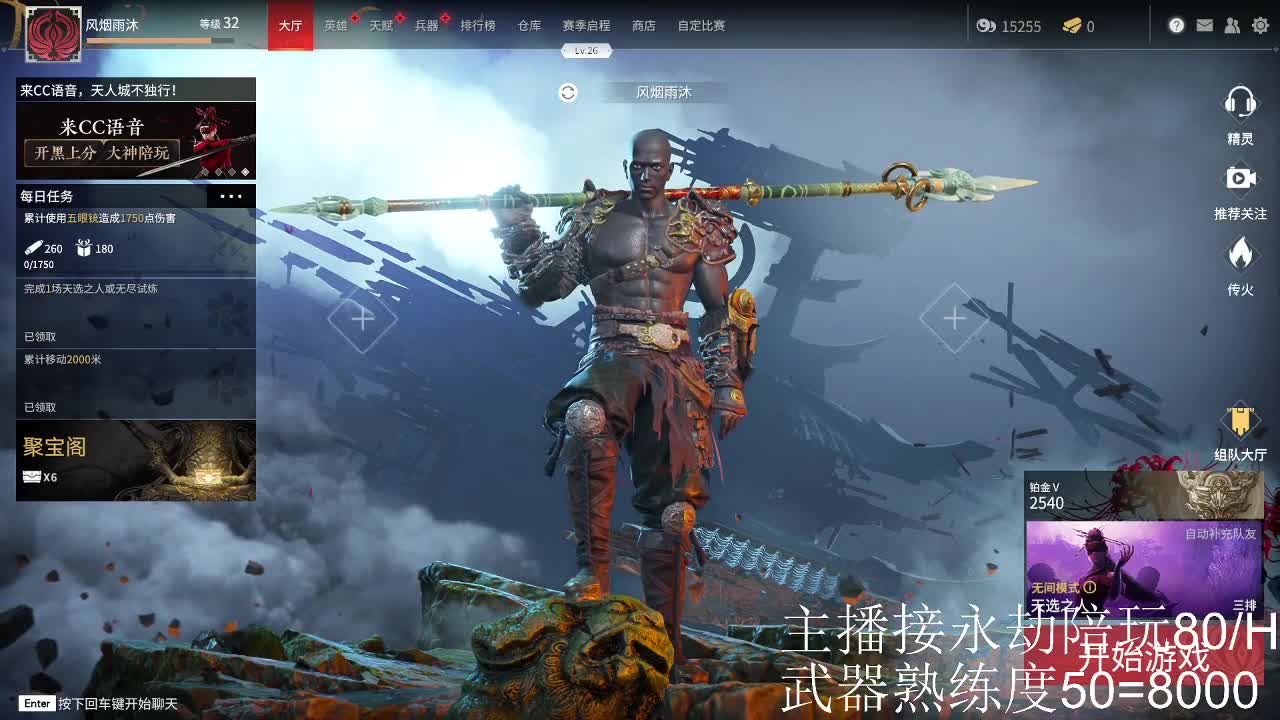
Task: Click the character rotate icon above the model
Action: click(566, 92)
